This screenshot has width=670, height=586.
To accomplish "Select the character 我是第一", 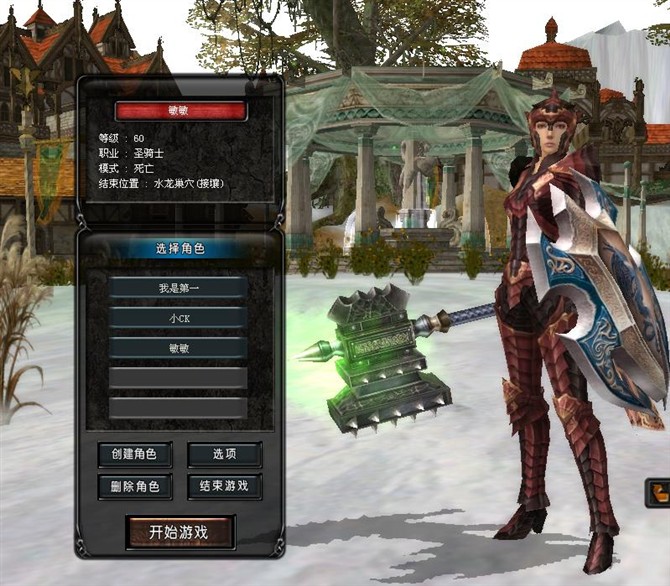I will coord(178,288).
